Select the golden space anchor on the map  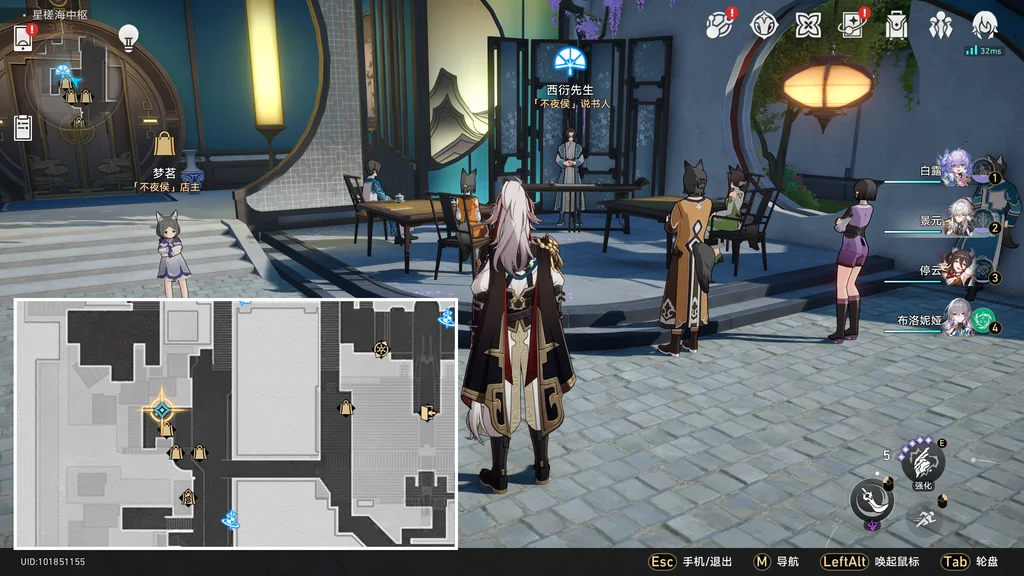click(160, 409)
